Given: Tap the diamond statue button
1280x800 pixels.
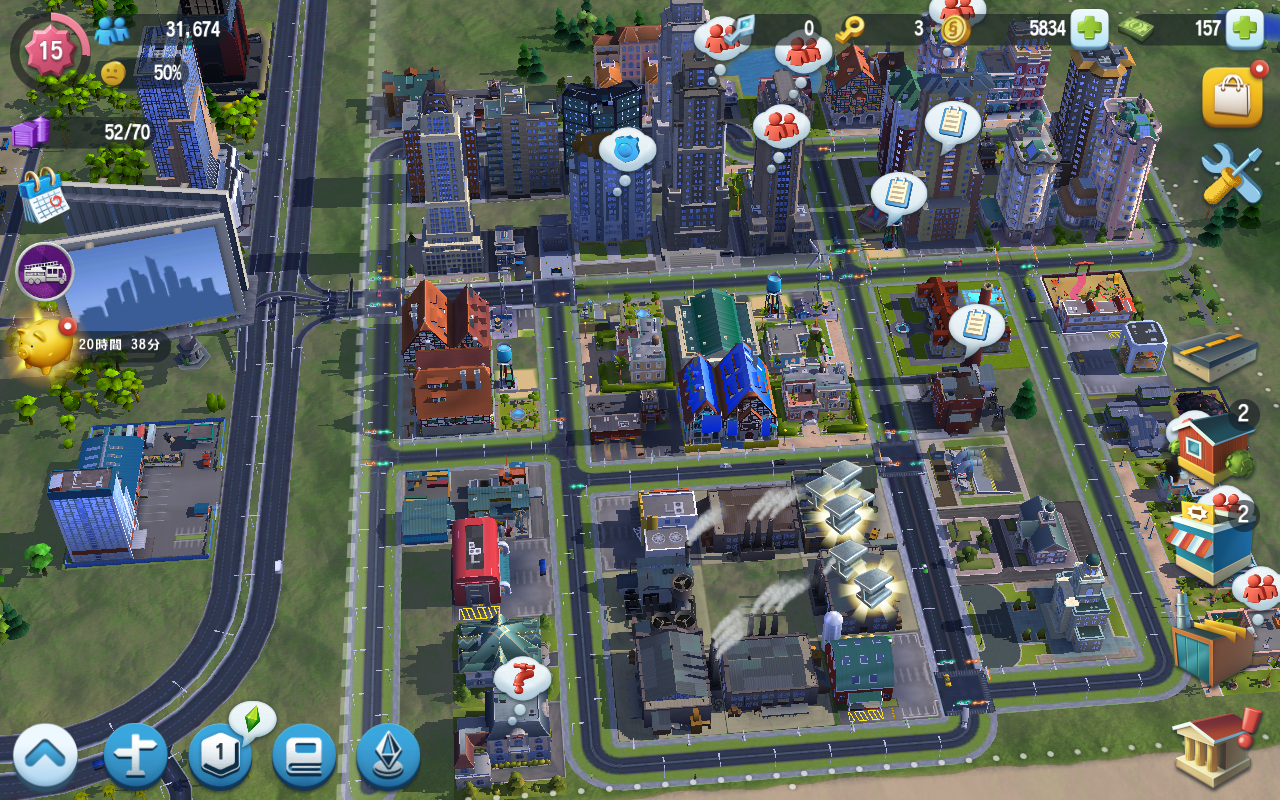Looking at the screenshot, I should tap(388, 757).
